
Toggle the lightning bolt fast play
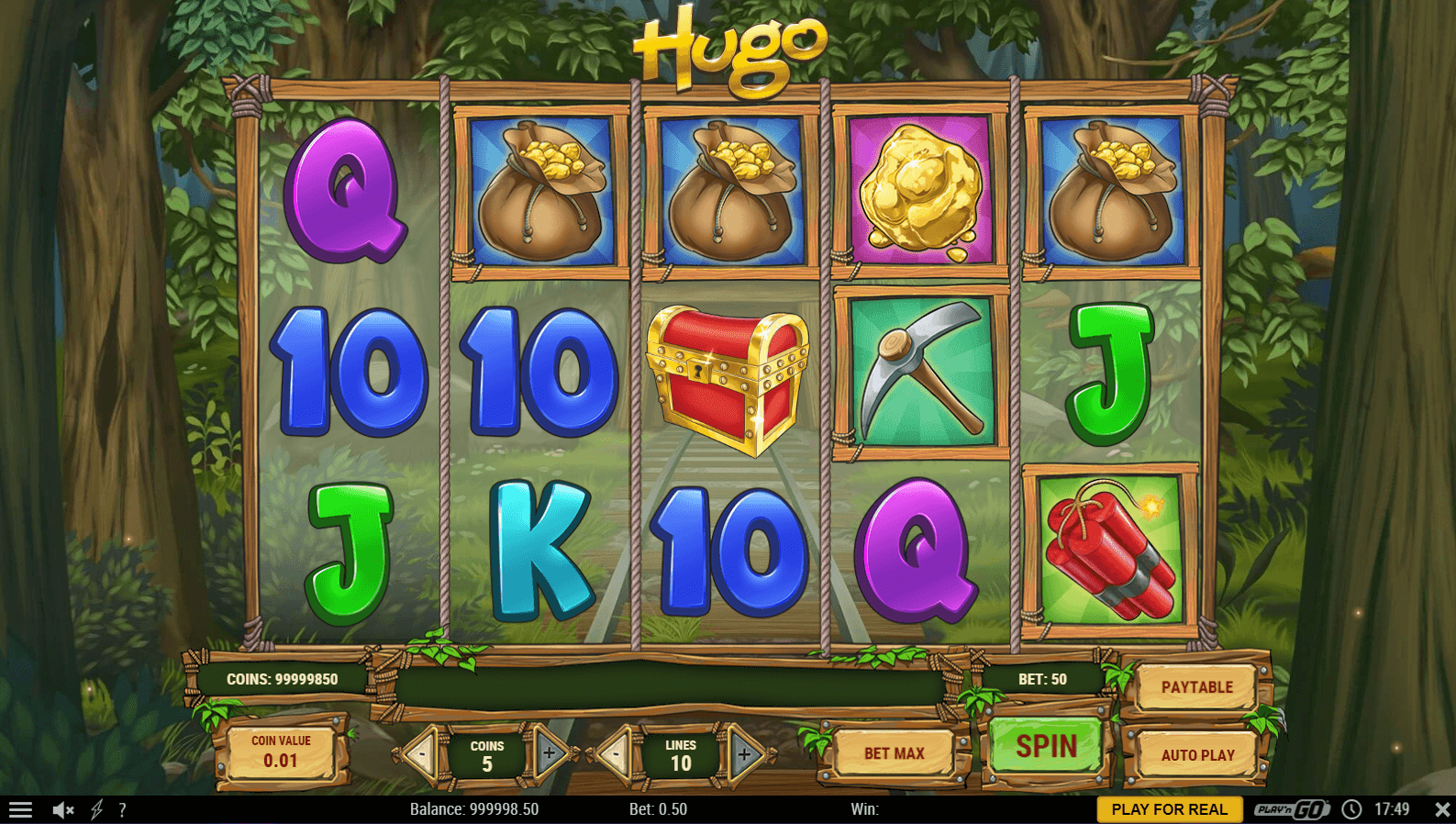click(96, 809)
